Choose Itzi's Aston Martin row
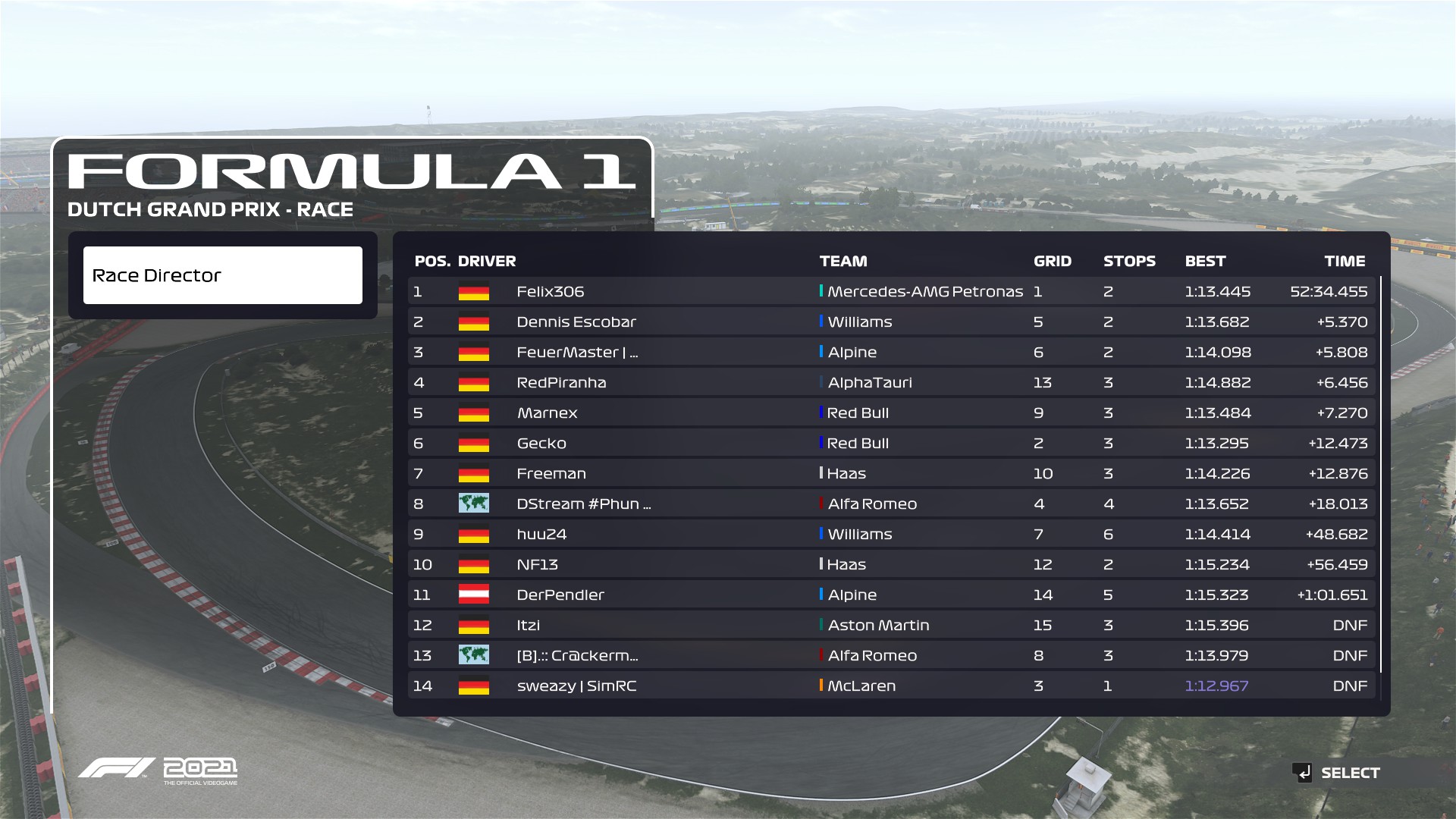 coord(891,625)
